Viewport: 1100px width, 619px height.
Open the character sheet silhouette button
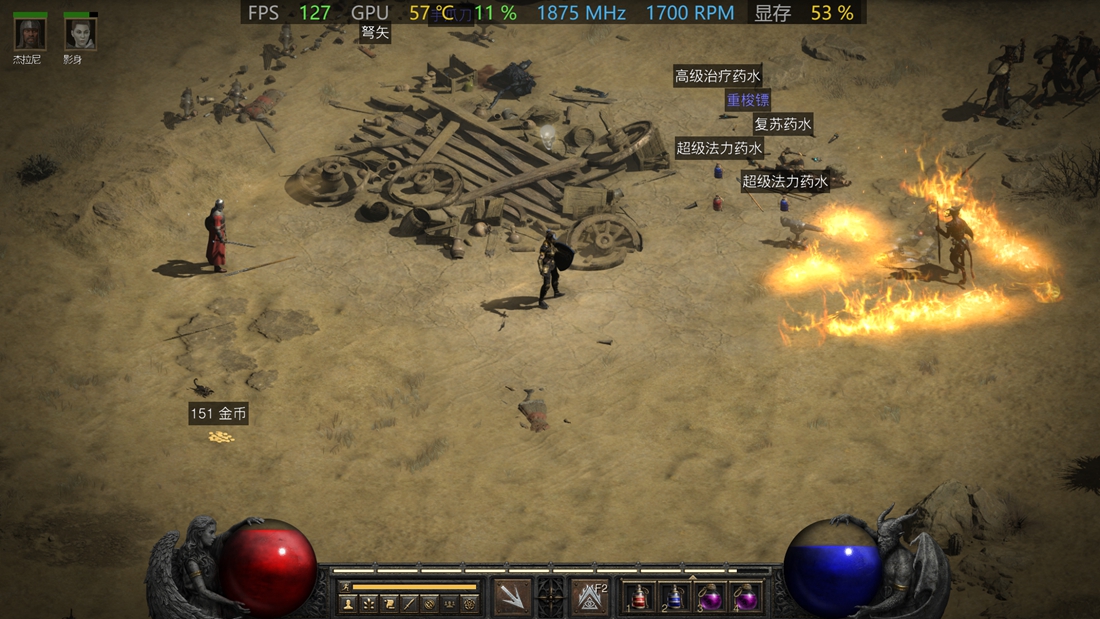pyautogui.click(x=348, y=604)
